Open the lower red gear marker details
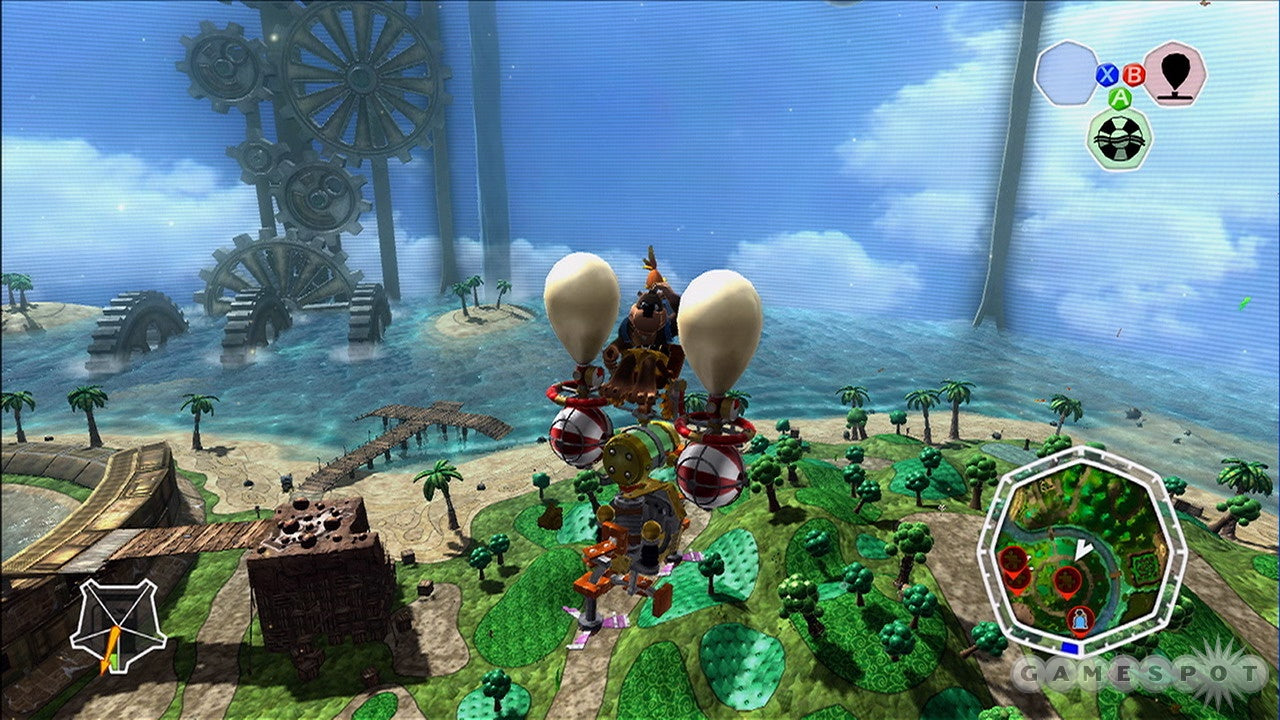This screenshot has height=720, width=1280. click(1018, 578)
